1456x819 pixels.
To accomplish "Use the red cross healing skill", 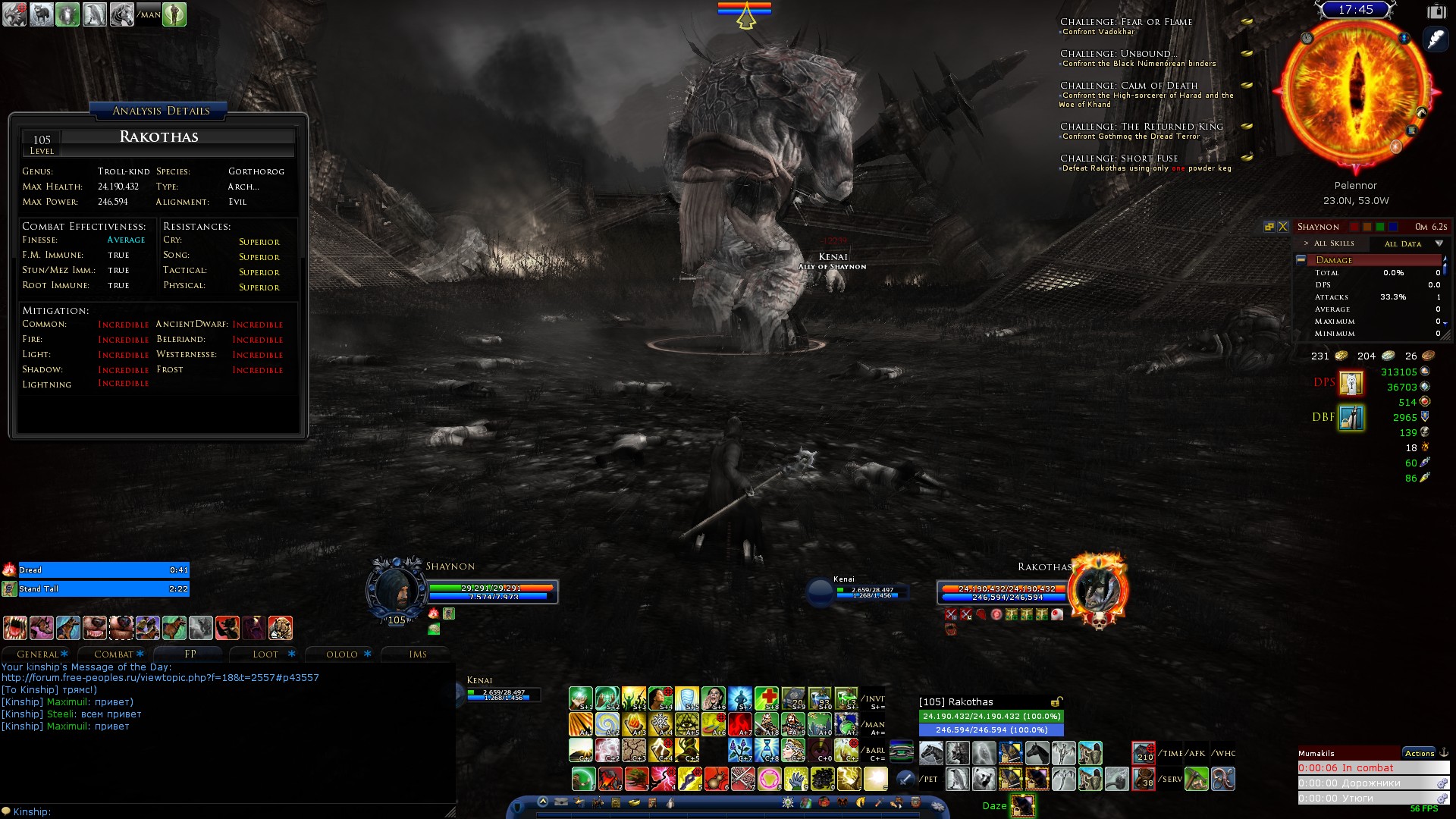I will point(766,698).
